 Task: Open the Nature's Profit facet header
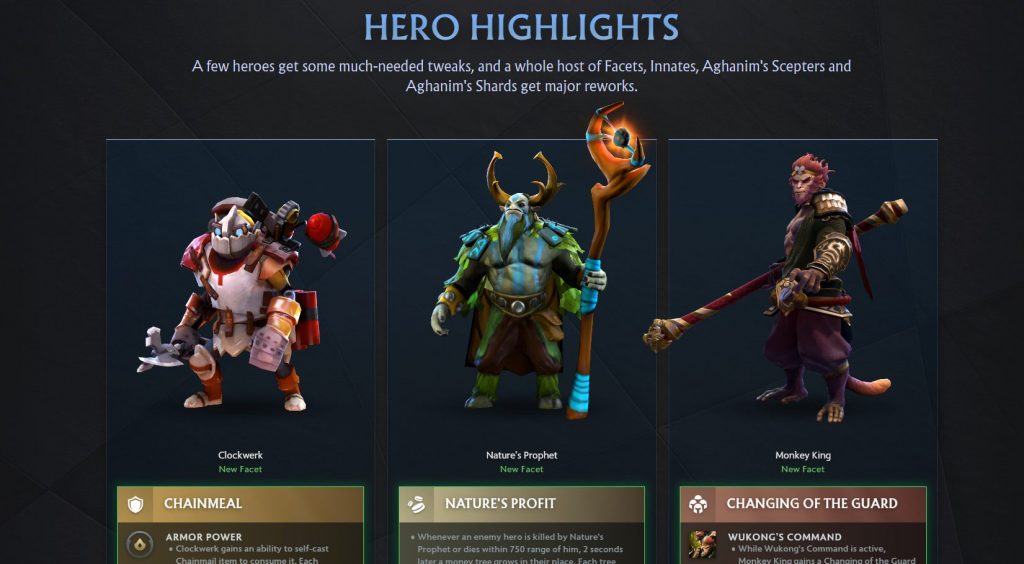coord(521,503)
